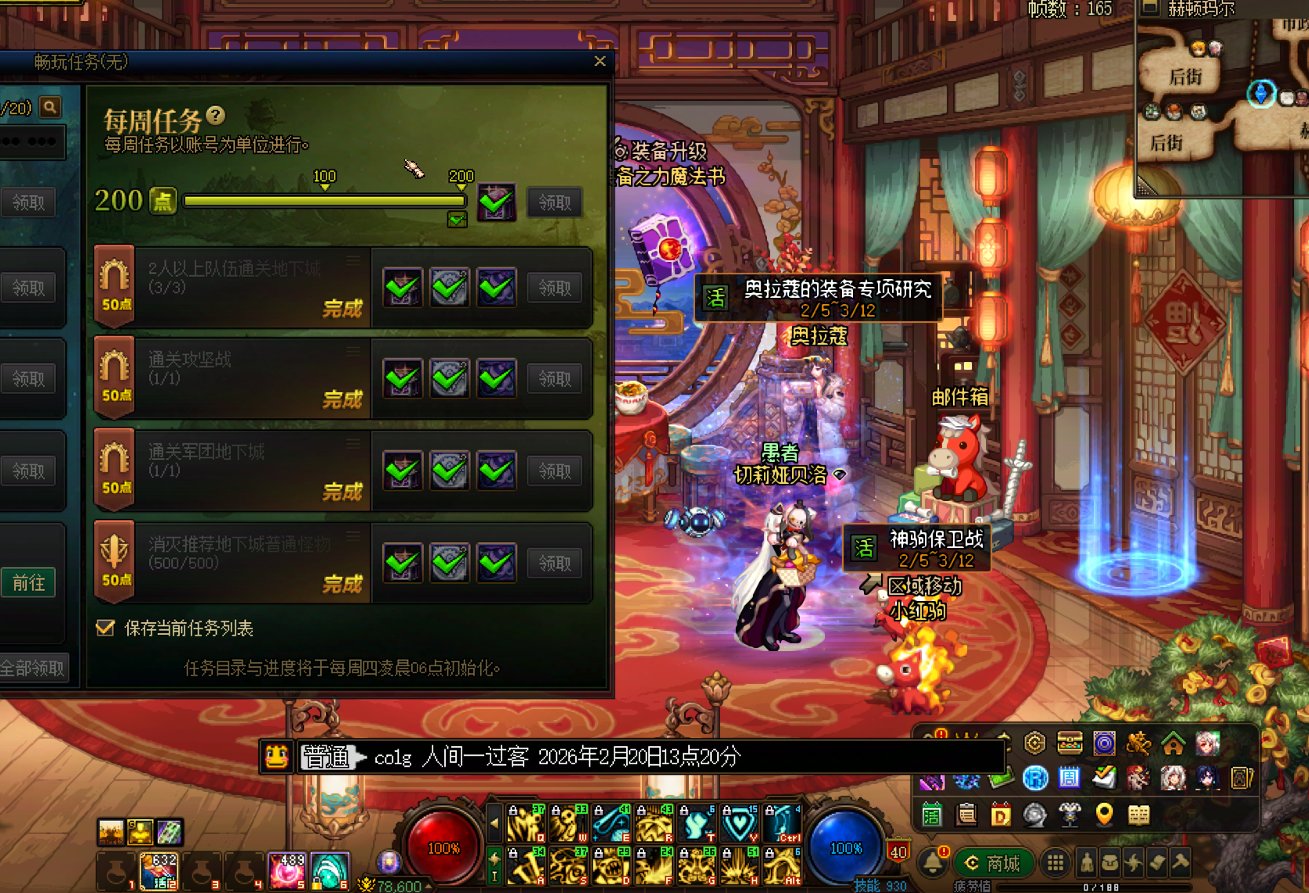The height and width of the screenshot is (893, 1309).
Task: Claim reward for 通关攻坚战 task
Action: pos(554,379)
